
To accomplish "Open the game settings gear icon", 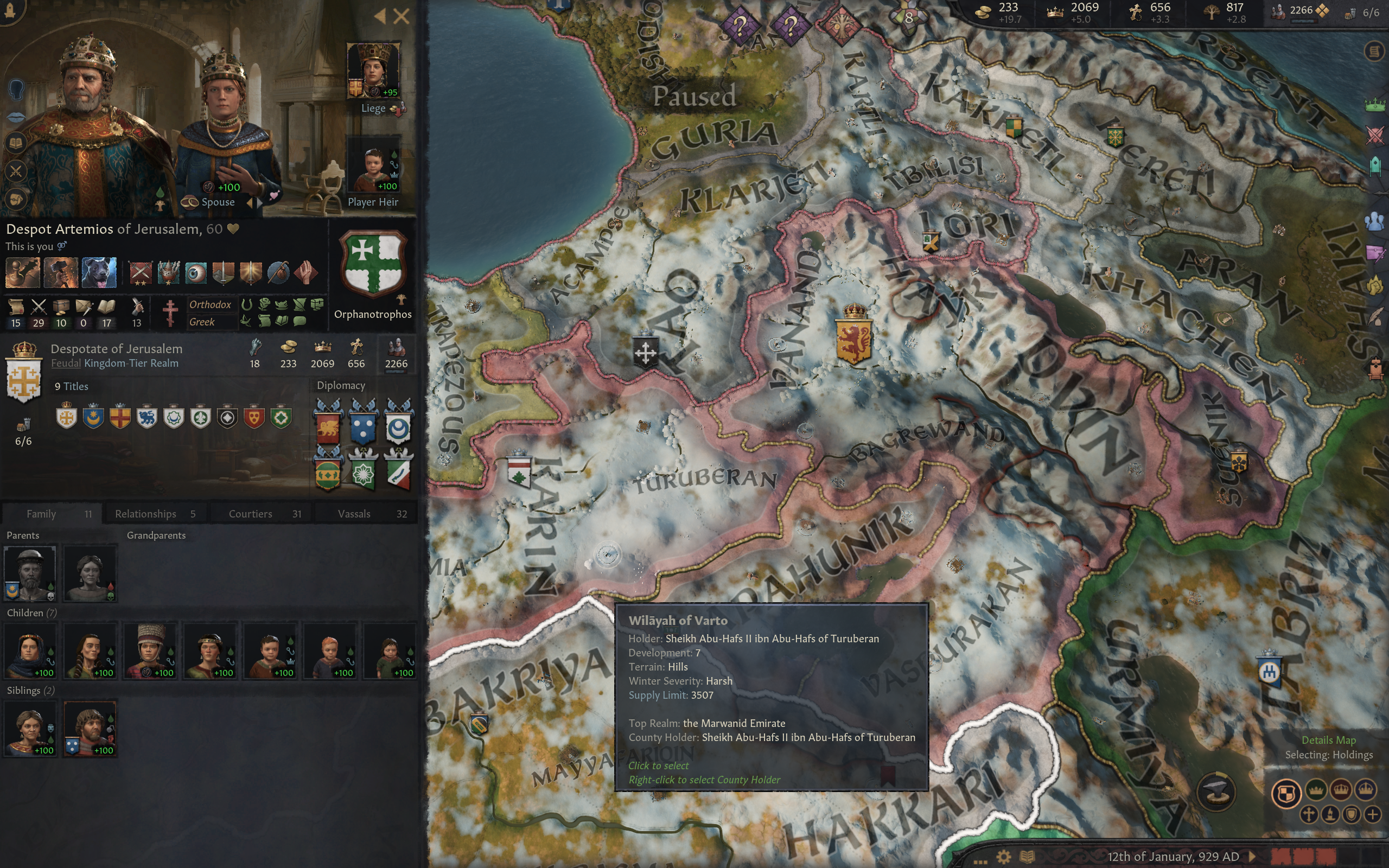I will pos(1003,857).
